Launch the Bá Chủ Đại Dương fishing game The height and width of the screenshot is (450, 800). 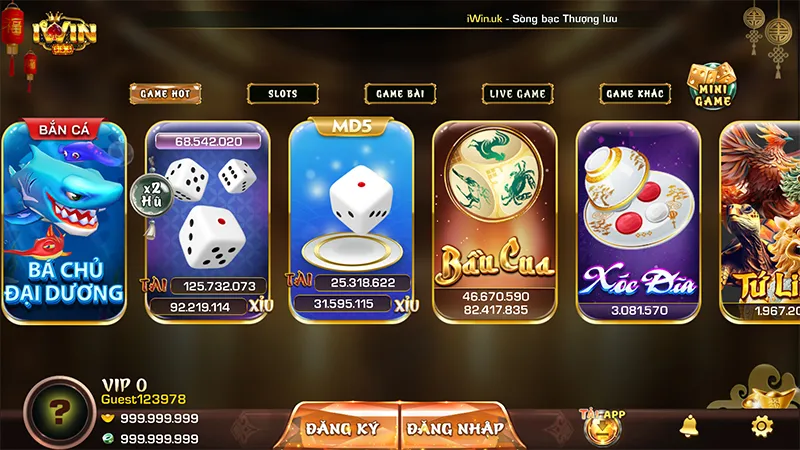point(63,222)
